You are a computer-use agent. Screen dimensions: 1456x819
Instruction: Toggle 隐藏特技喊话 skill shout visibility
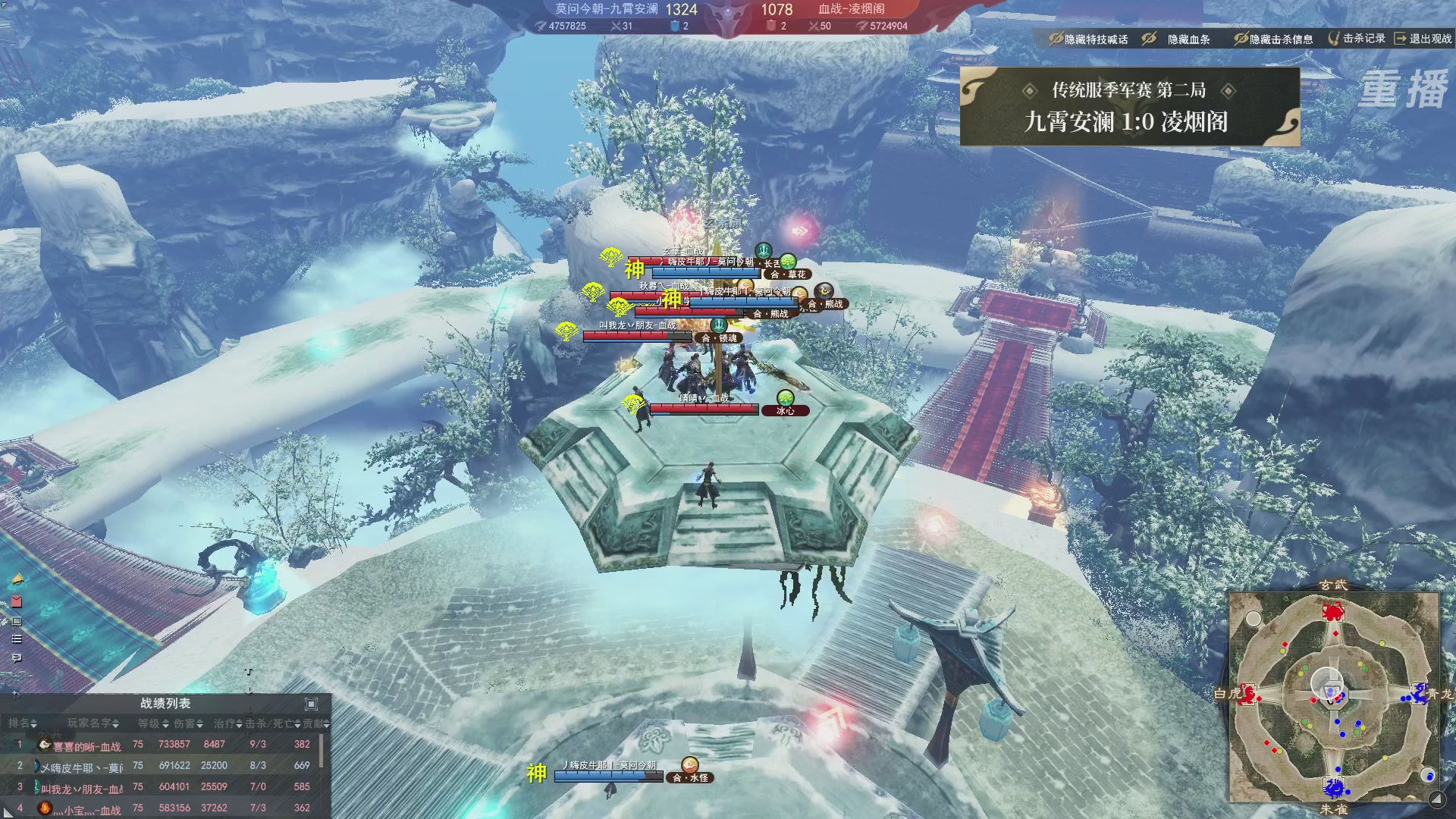click(1088, 39)
